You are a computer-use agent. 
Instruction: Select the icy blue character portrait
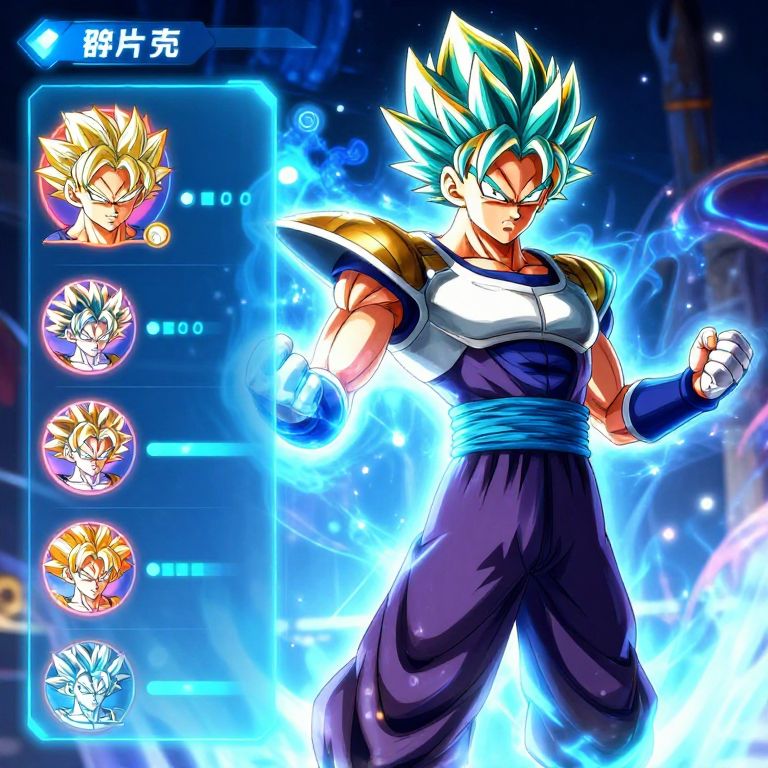87,684
